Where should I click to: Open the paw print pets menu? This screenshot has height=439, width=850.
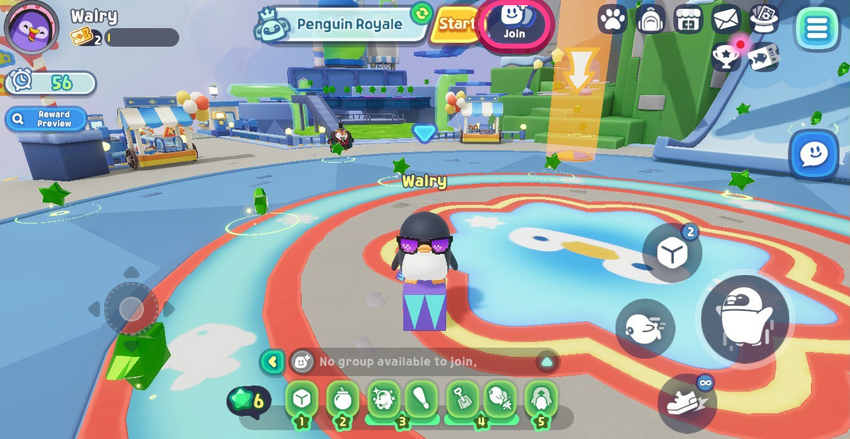(612, 19)
